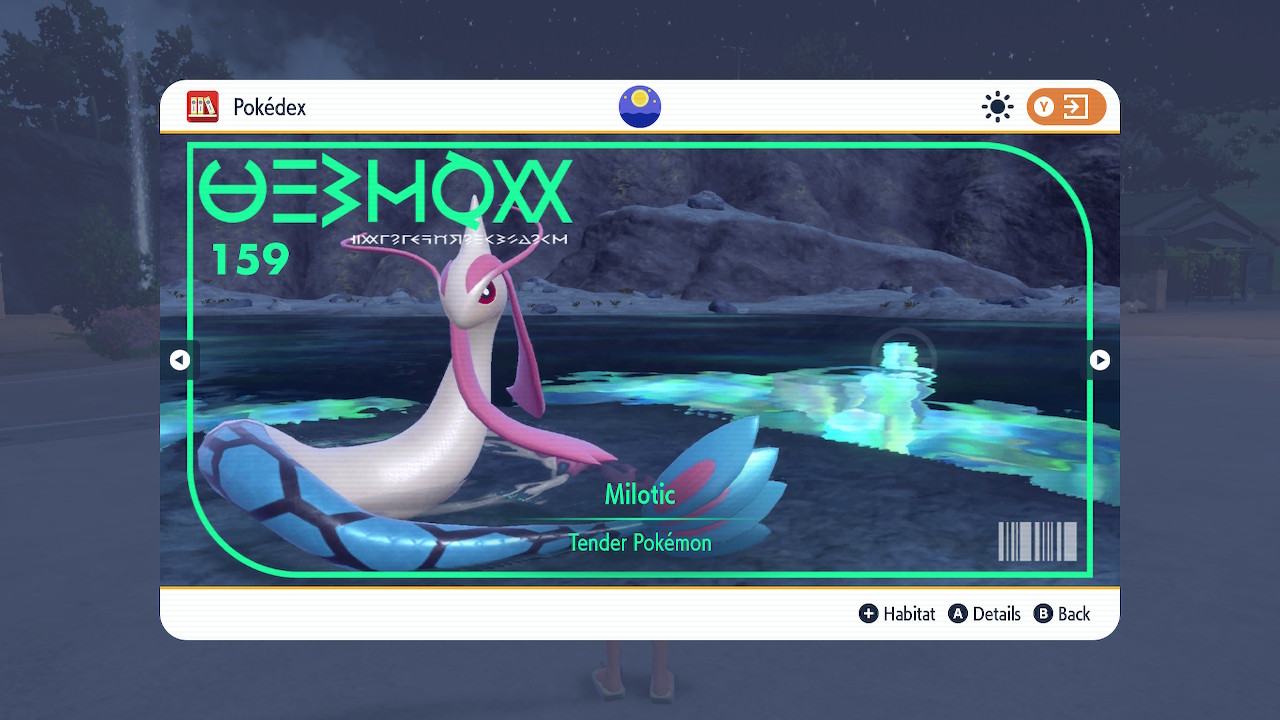Click the Pokédex bookshelf icon

coord(203,107)
